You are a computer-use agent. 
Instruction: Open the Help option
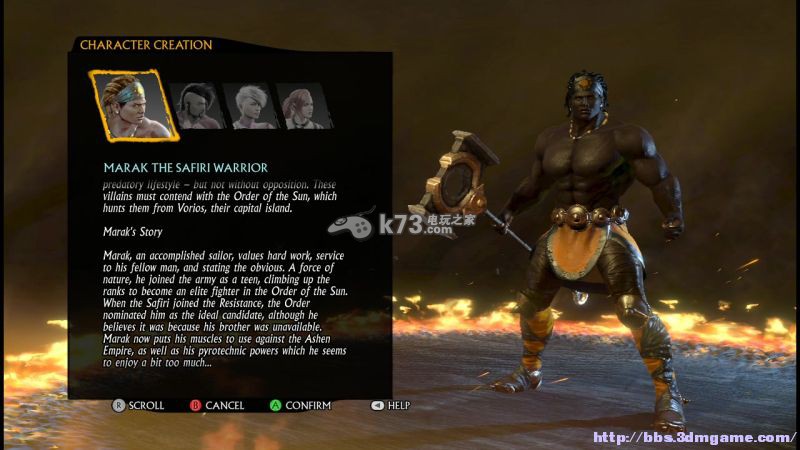point(391,405)
